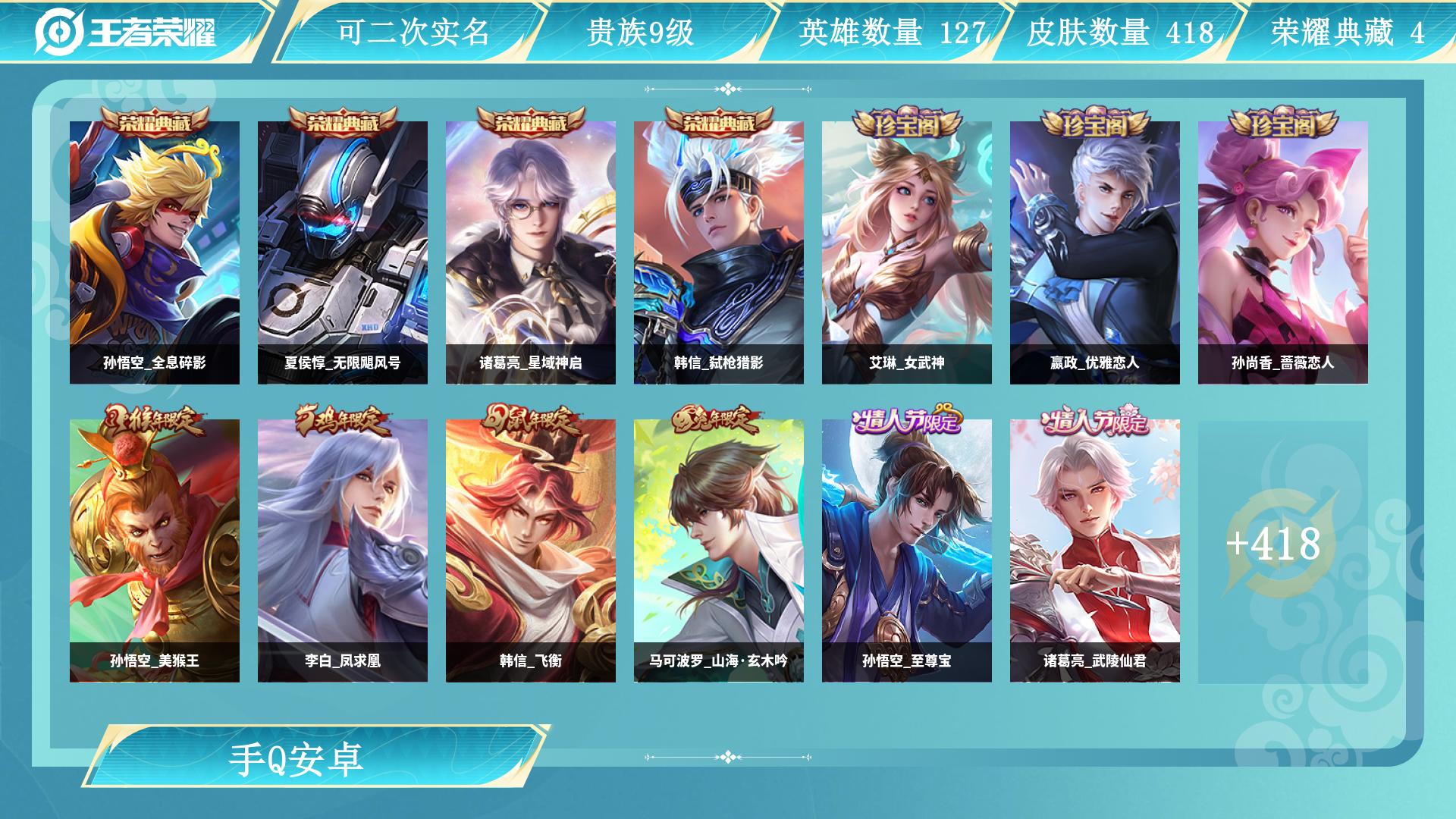Click the 韩信_飞衡 skin card
Viewport: 1456px width, 819px height.
point(531,551)
